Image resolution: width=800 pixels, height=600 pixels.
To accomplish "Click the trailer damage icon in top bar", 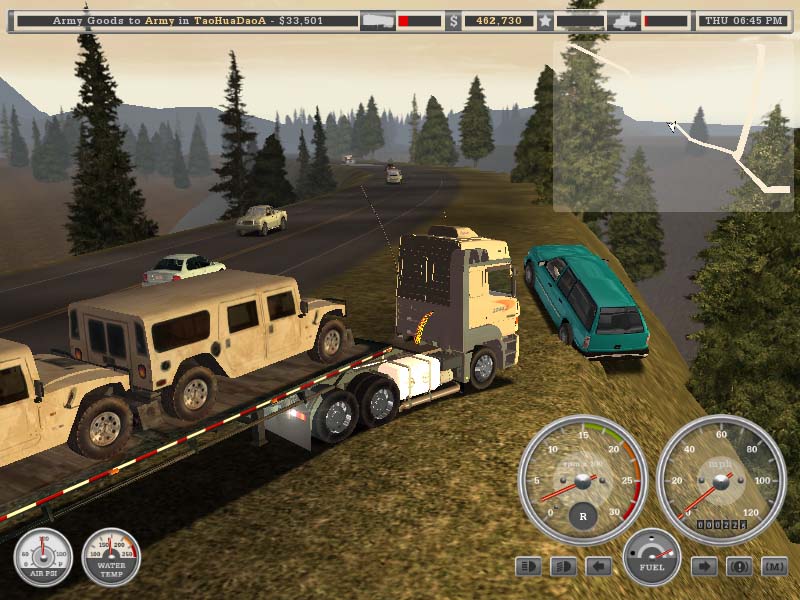I will [x=377, y=20].
